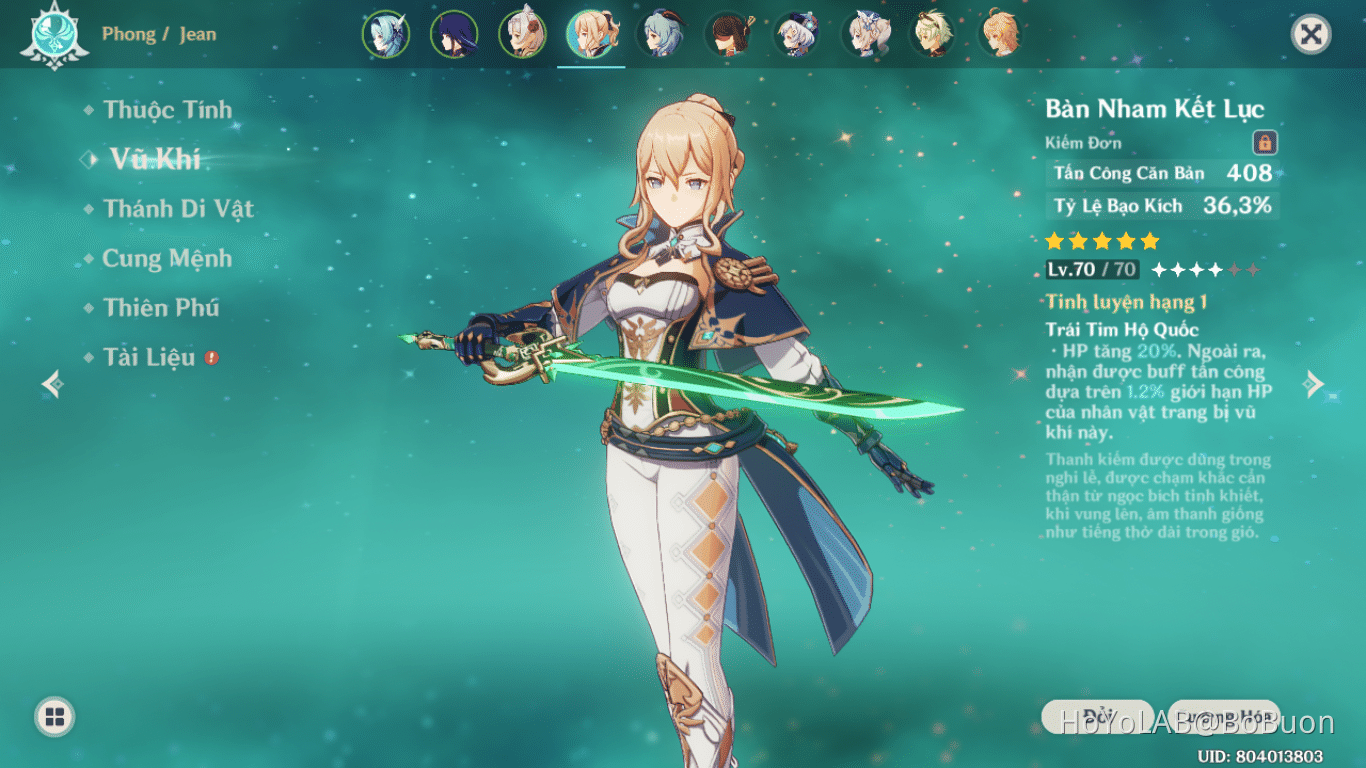Choose the dark-blue-haired character portrait
This screenshot has height=768, width=1366.
(x=454, y=34)
